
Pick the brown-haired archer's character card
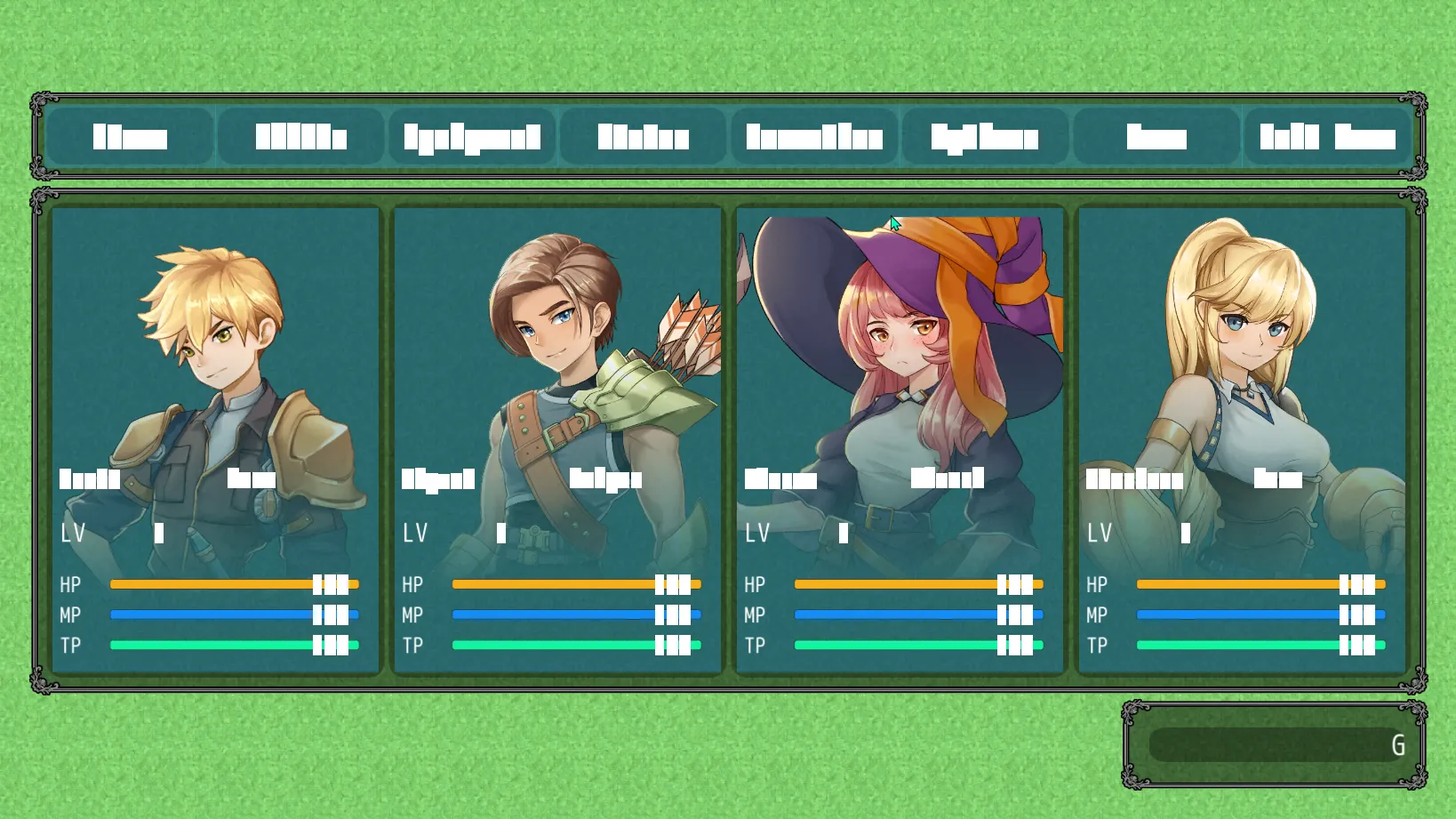(557, 440)
